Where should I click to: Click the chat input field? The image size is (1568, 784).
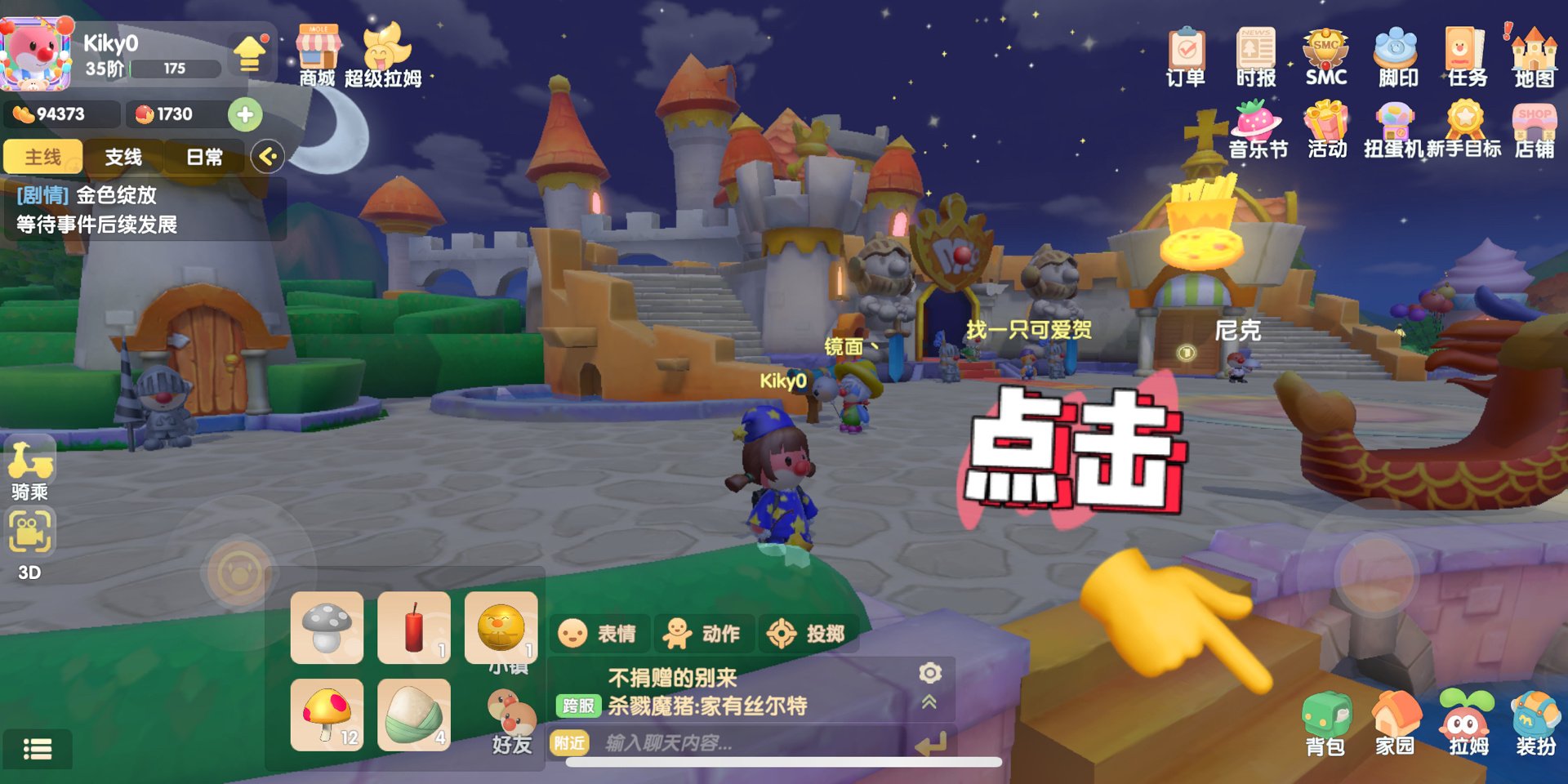pos(735,743)
